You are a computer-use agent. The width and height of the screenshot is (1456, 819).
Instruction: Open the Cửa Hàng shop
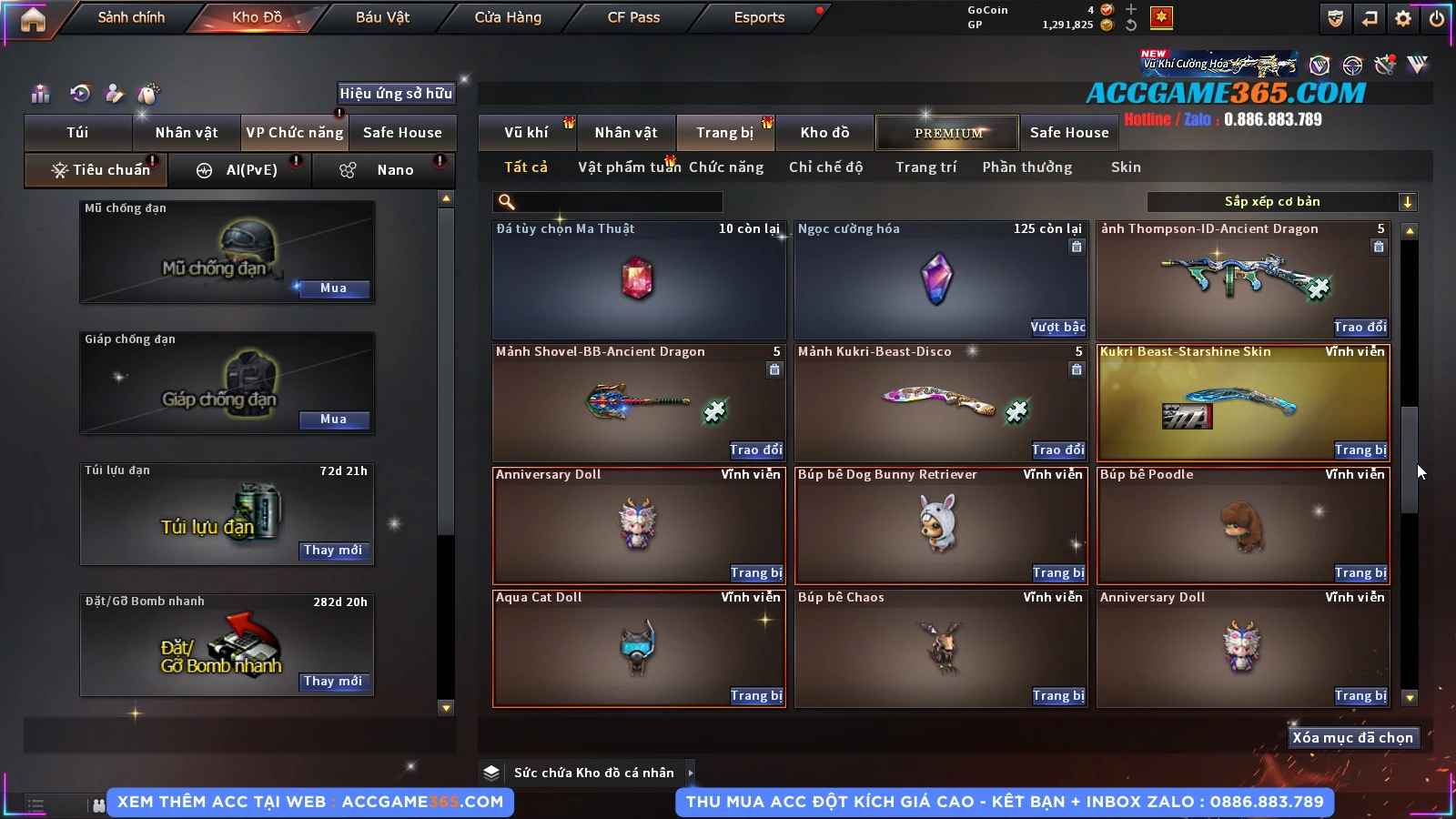click(x=508, y=17)
